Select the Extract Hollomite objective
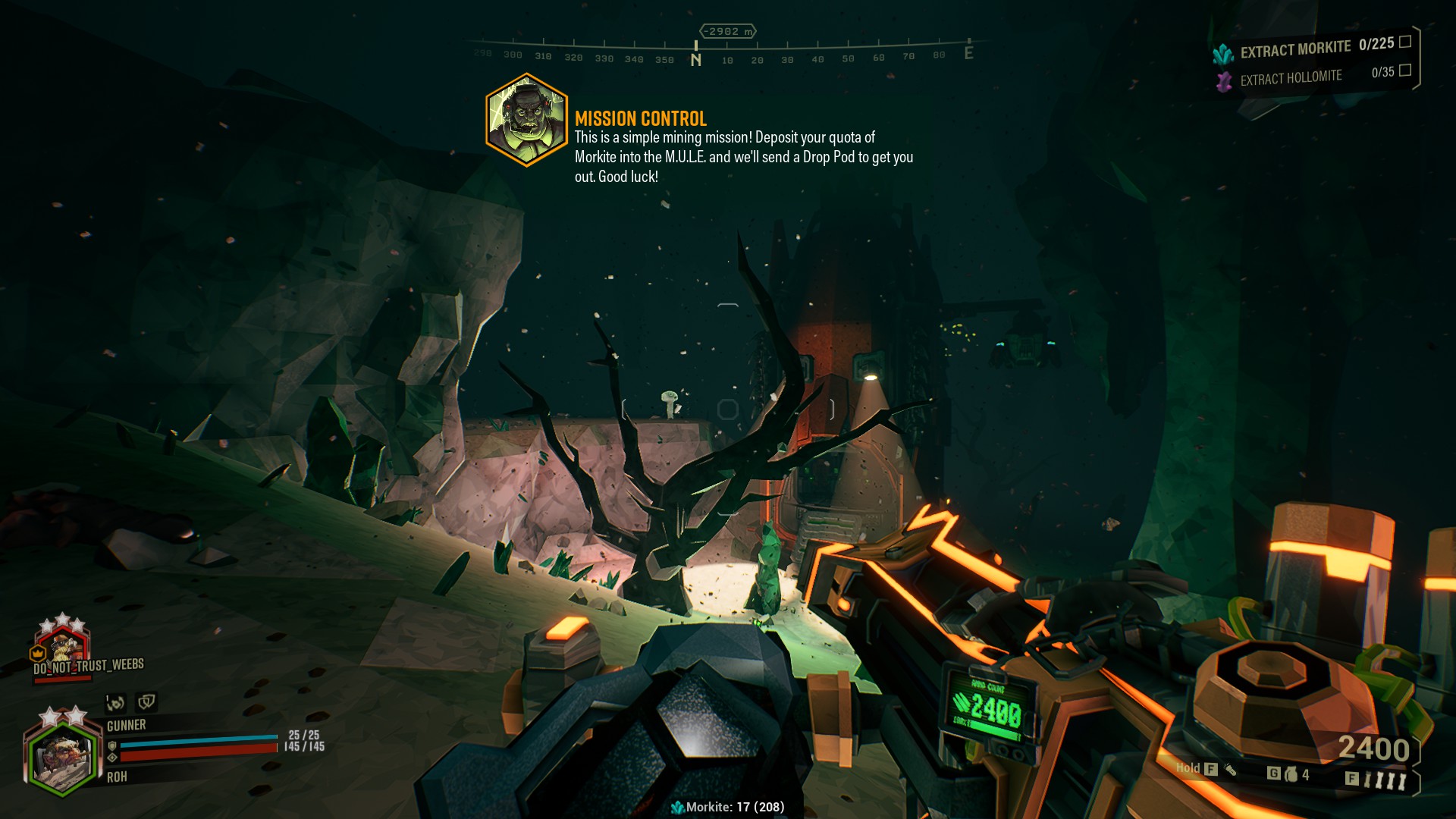The width and height of the screenshot is (1456, 819). tap(1291, 77)
